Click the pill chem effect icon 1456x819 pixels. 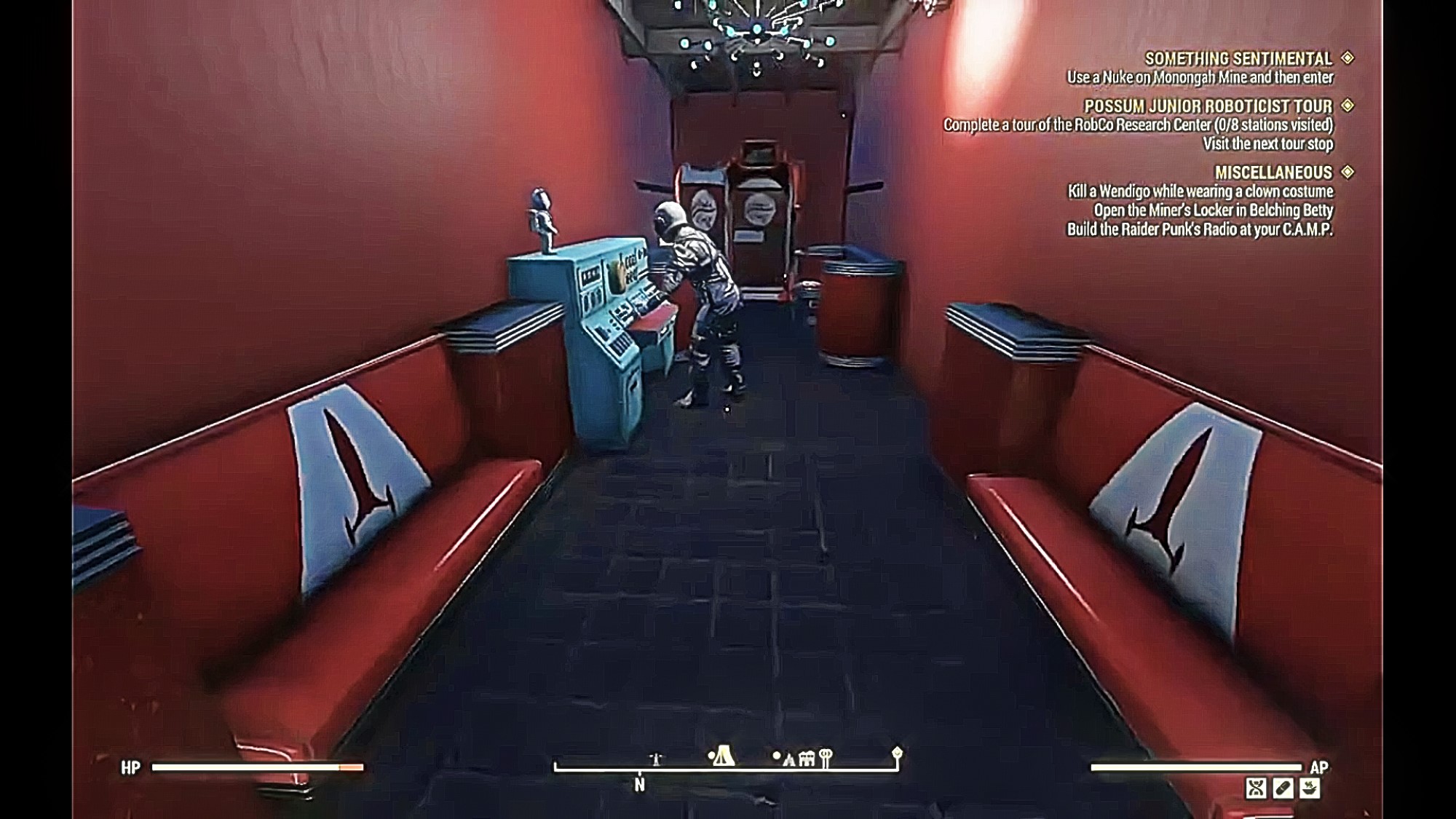[1283, 788]
